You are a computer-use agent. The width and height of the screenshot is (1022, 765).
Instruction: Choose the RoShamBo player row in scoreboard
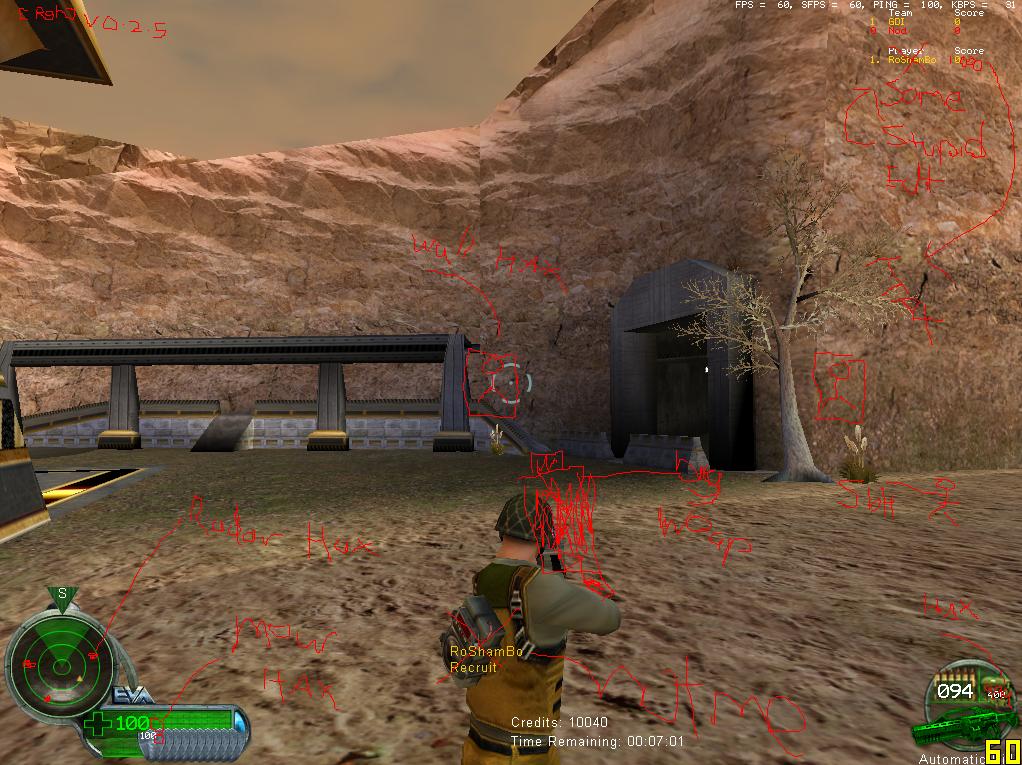tap(915, 60)
